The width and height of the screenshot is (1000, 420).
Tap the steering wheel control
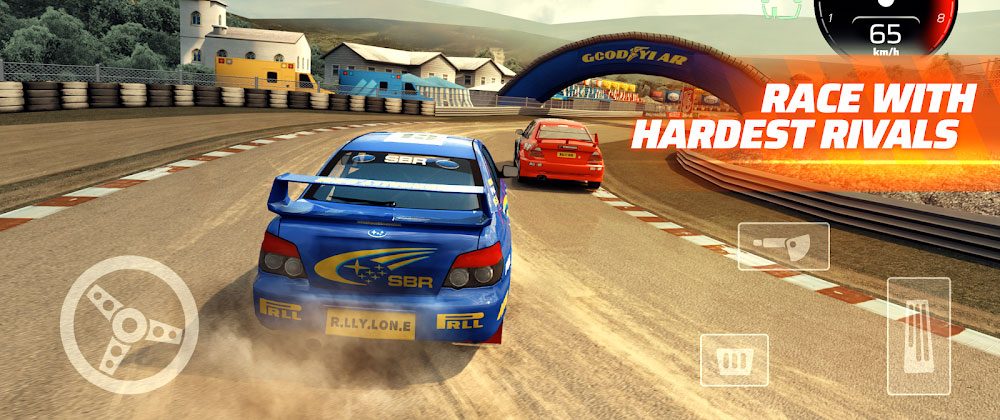point(129,324)
